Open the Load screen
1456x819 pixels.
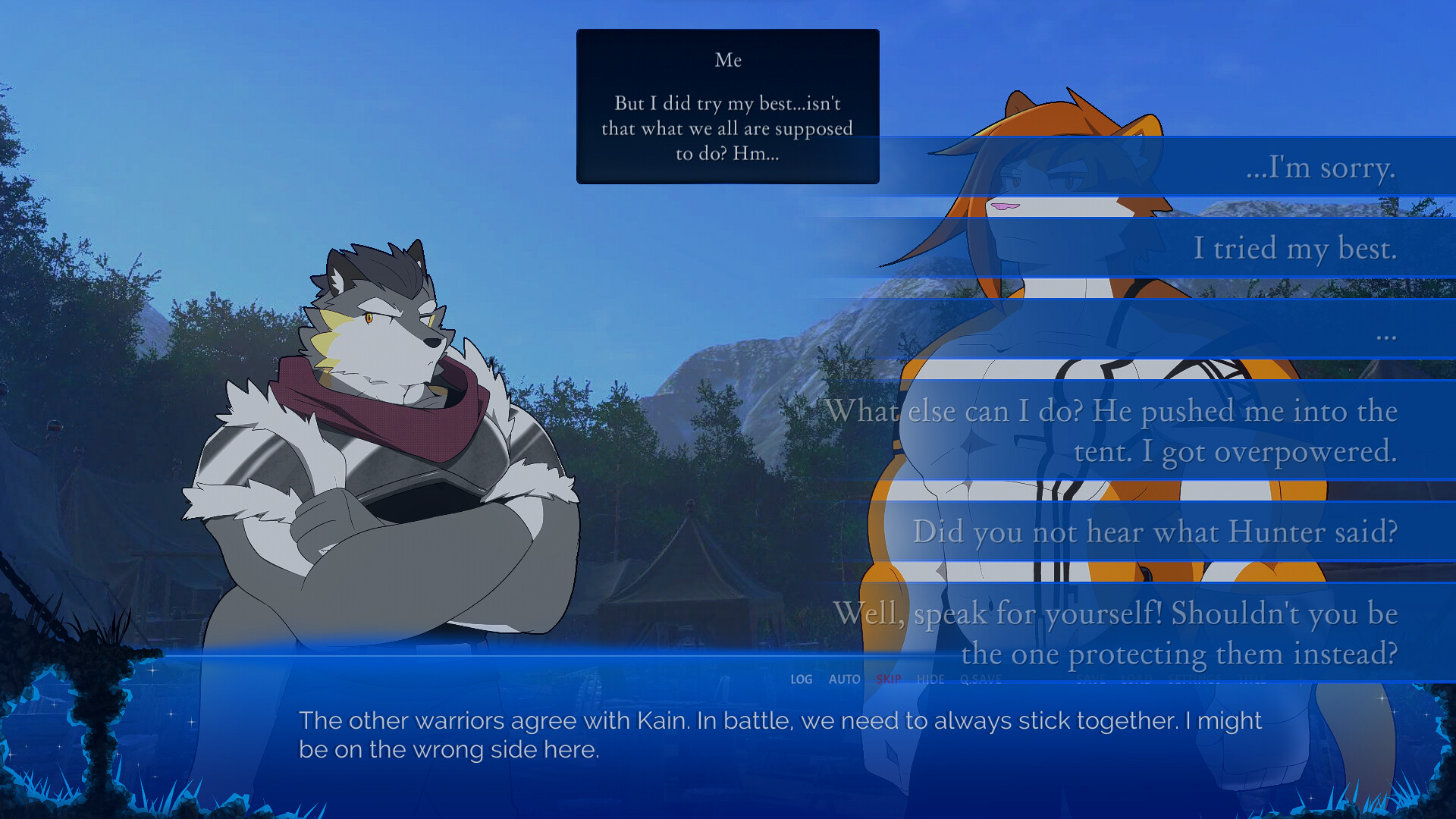[1135, 679]
